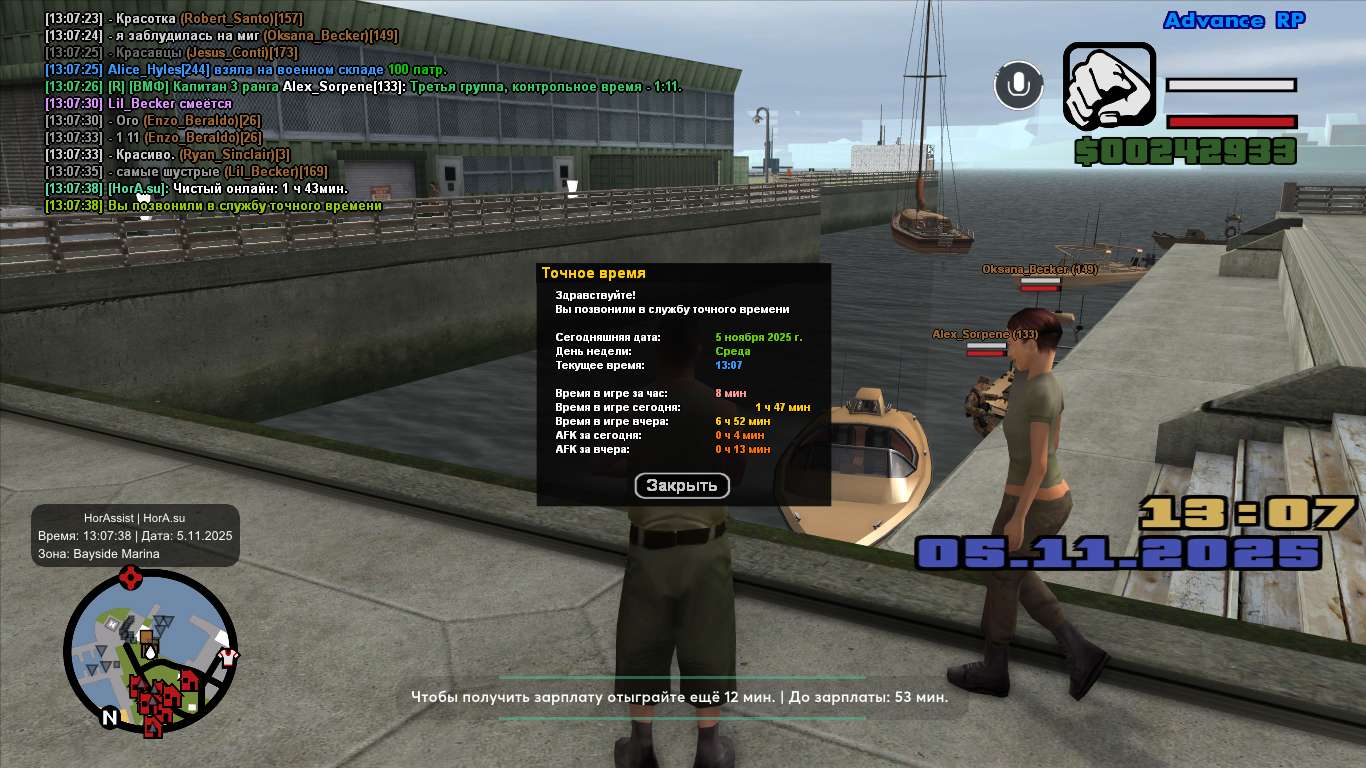
Task: Select the fist weapon icon
Action: pos(1109,86)
